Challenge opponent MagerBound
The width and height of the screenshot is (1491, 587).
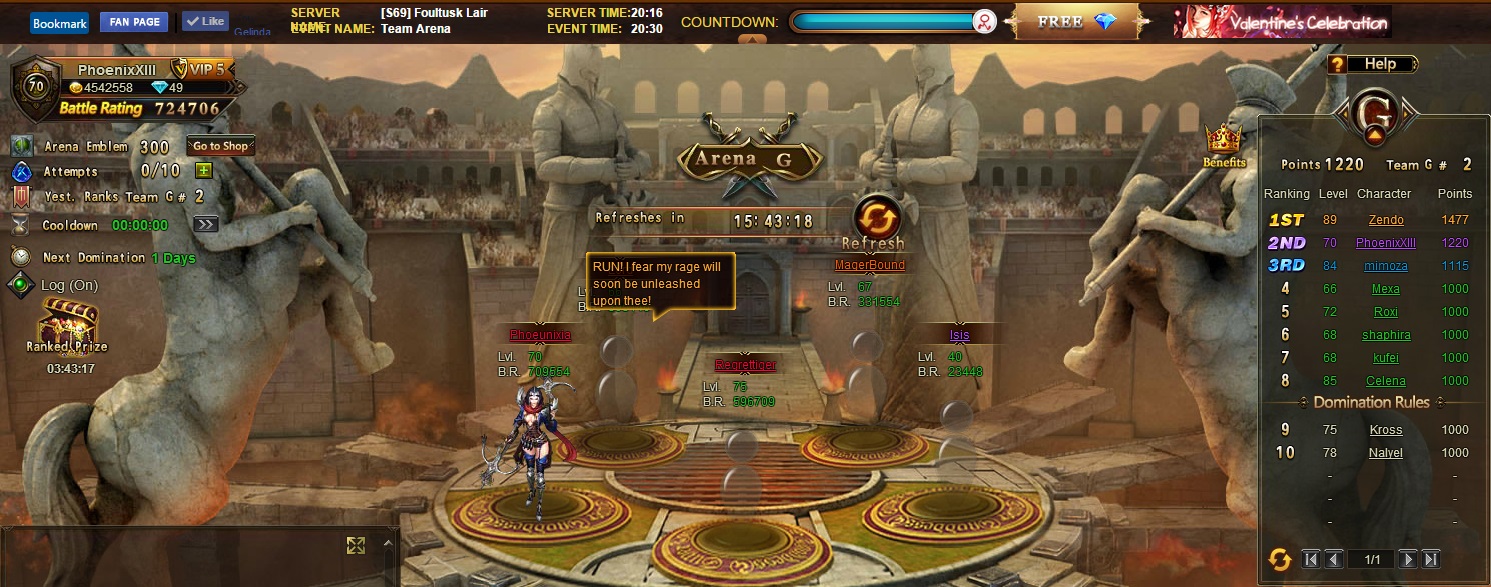(870, 265)
